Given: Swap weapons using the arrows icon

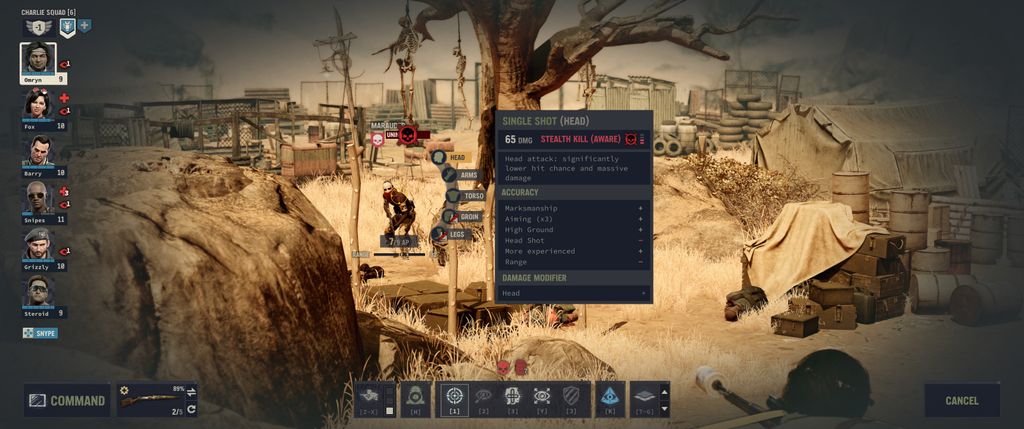Looking at the screenshot, I should point(191,390).
